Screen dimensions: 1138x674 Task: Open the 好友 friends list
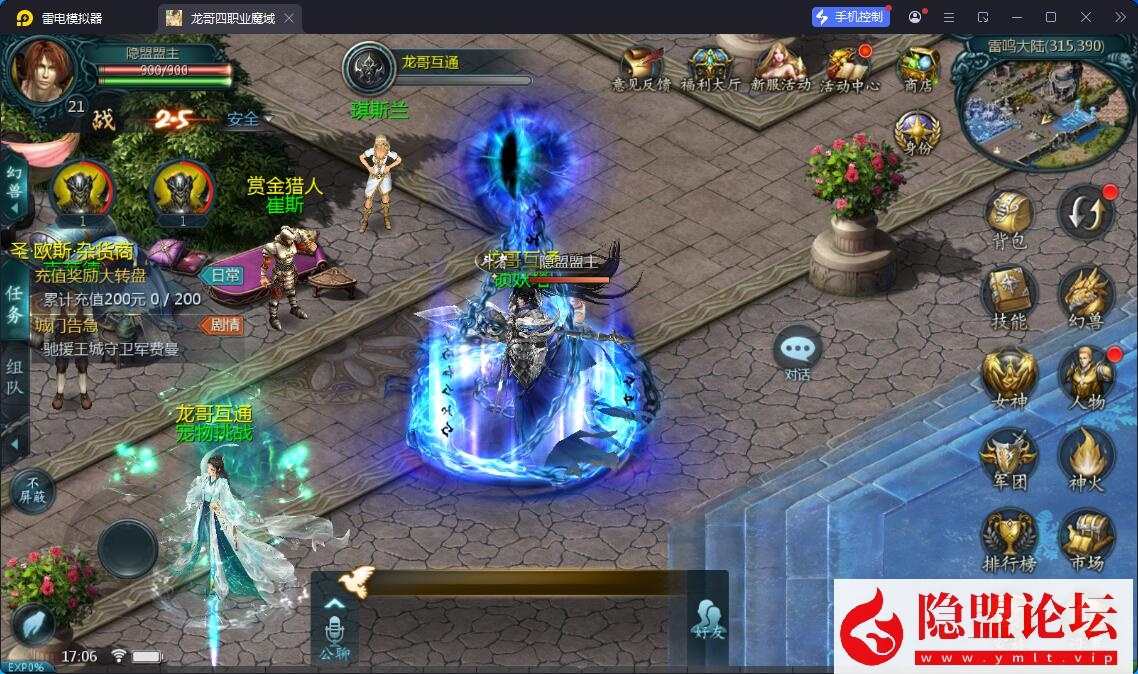pyautogui.click(x=707, y=620)
